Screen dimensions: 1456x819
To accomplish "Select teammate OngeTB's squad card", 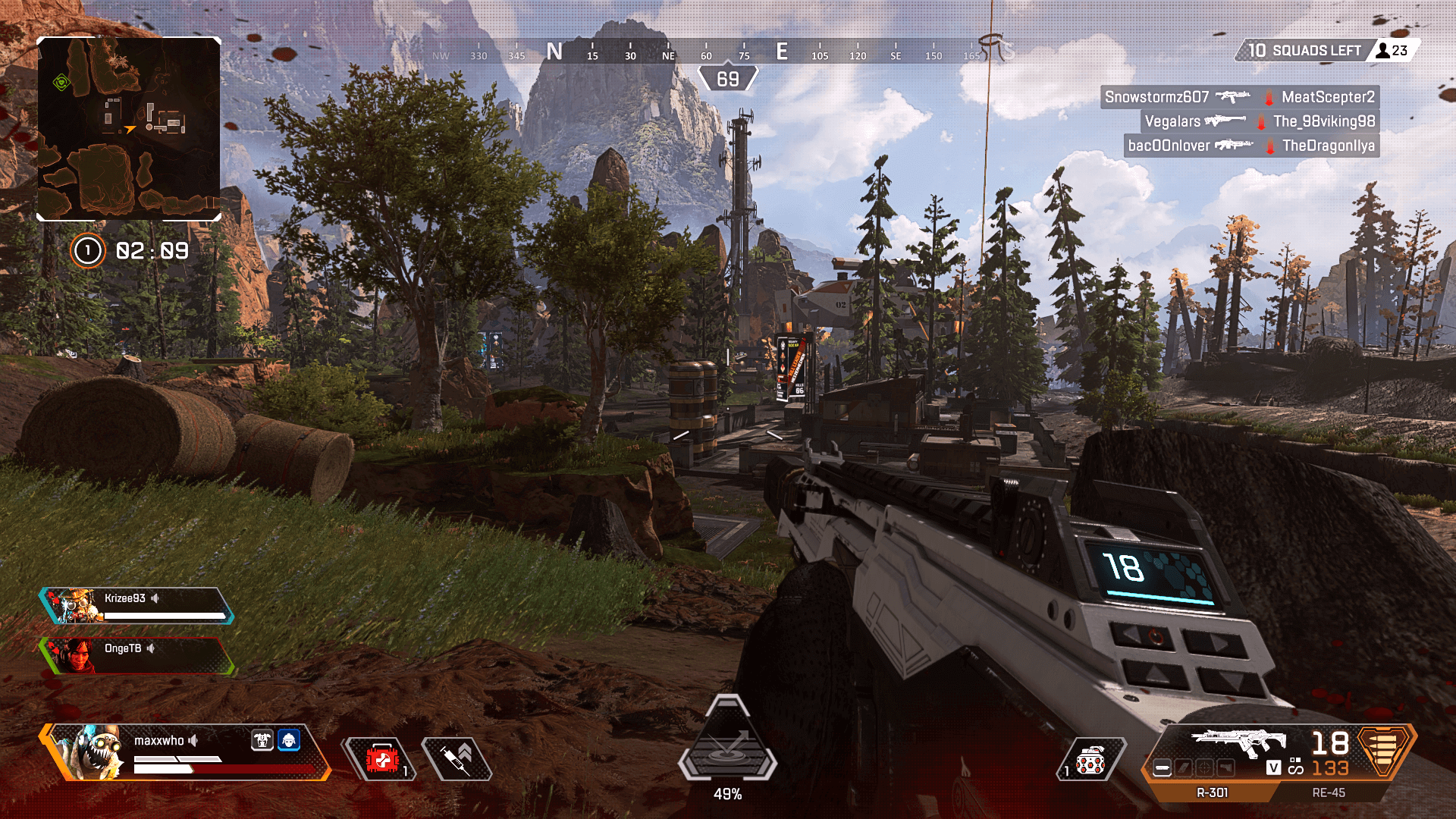I will [136, 655].
